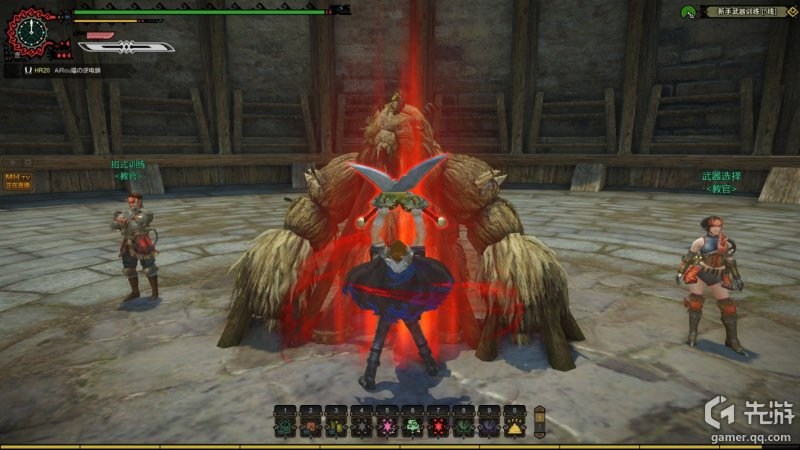Choose the green herb item in slot 8

(x=464, y=427)
